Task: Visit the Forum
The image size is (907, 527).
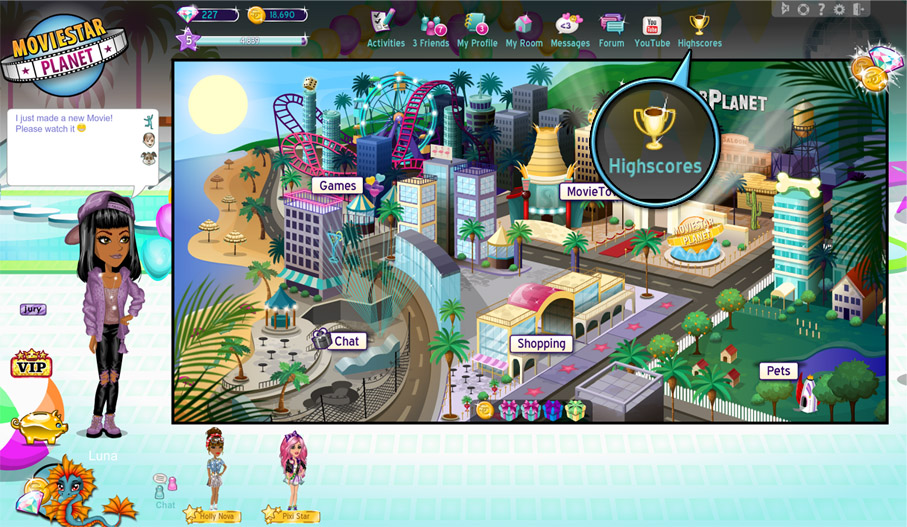Action: [611, 29]
